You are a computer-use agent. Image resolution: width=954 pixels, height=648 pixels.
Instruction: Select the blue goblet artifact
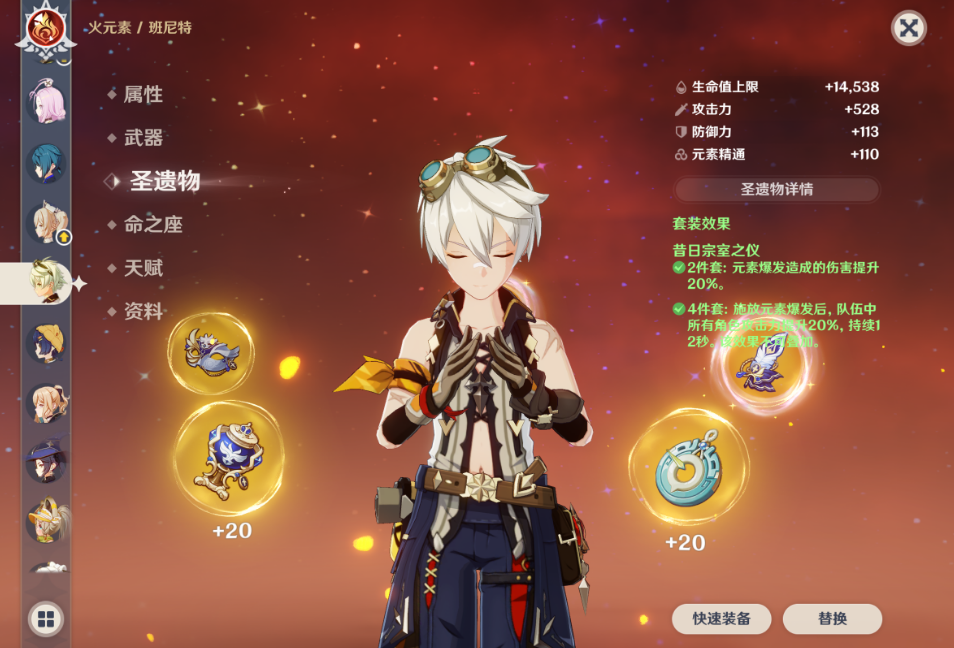[229, 459]
